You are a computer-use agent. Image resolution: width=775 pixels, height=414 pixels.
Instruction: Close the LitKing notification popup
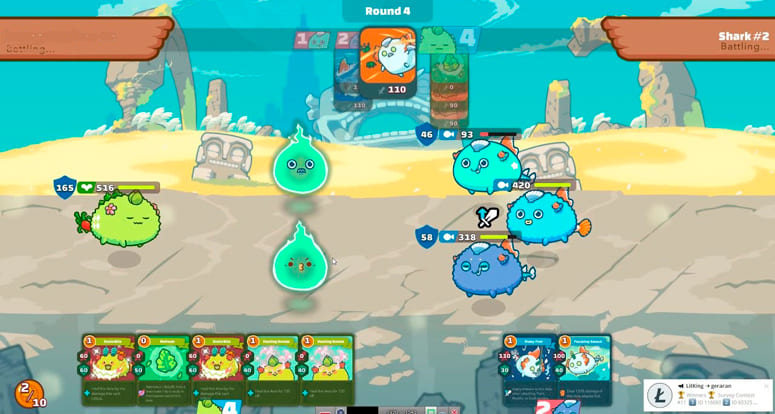tap(766, 386)
